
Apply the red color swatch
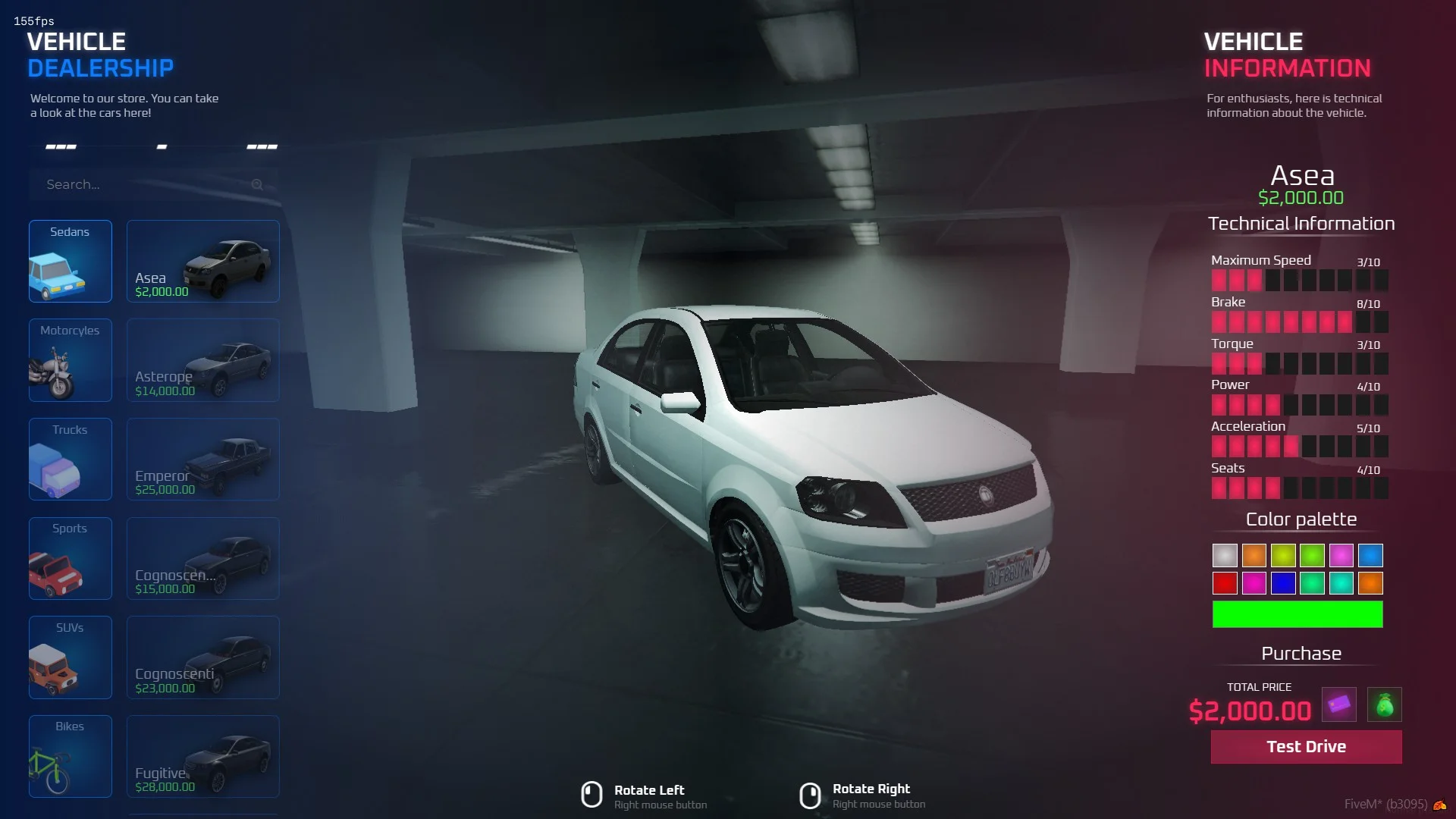click(1225, 583)
